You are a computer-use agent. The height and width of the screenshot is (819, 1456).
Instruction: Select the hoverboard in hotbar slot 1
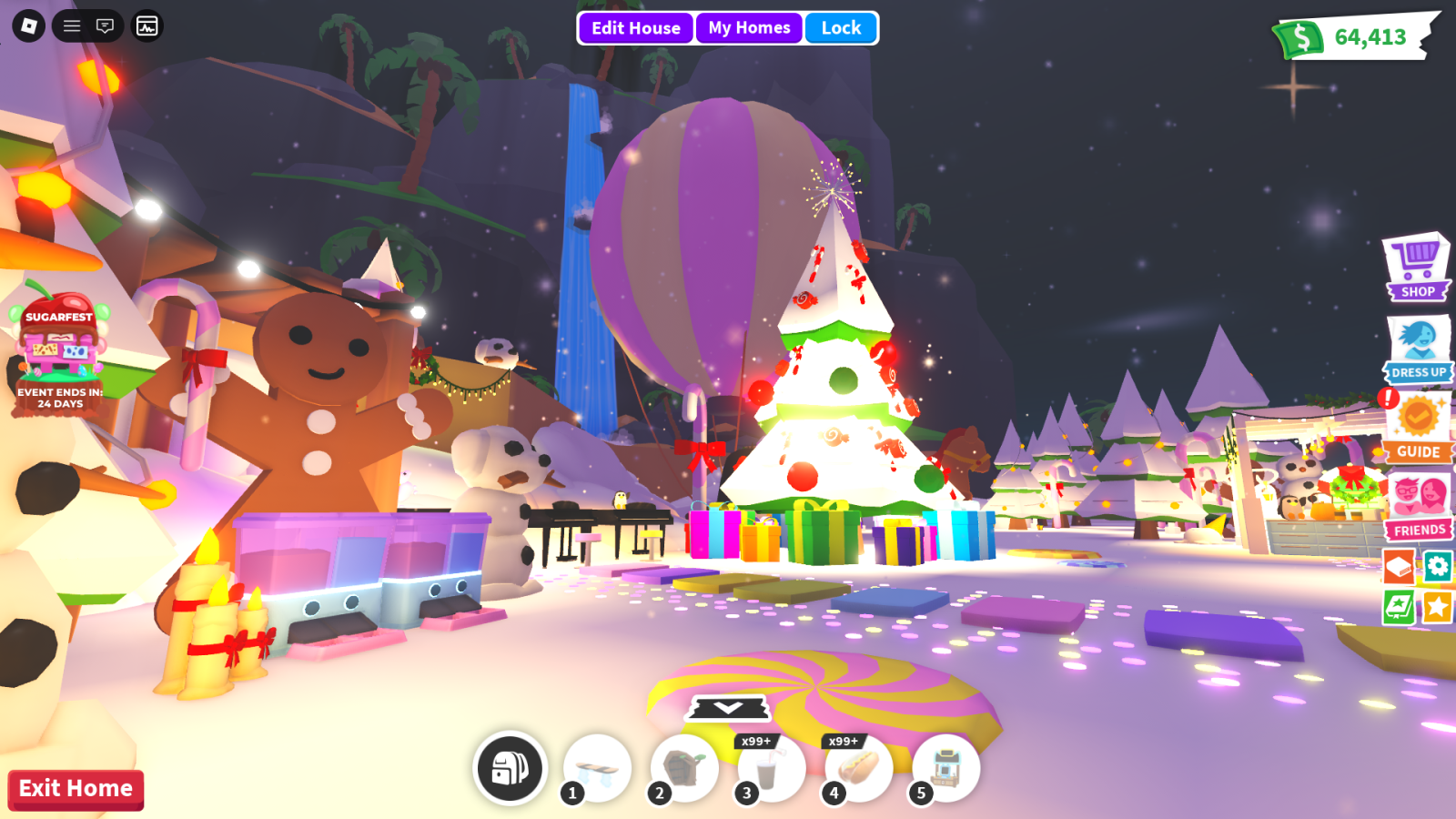pyautogui.click(x=598, y=769)
